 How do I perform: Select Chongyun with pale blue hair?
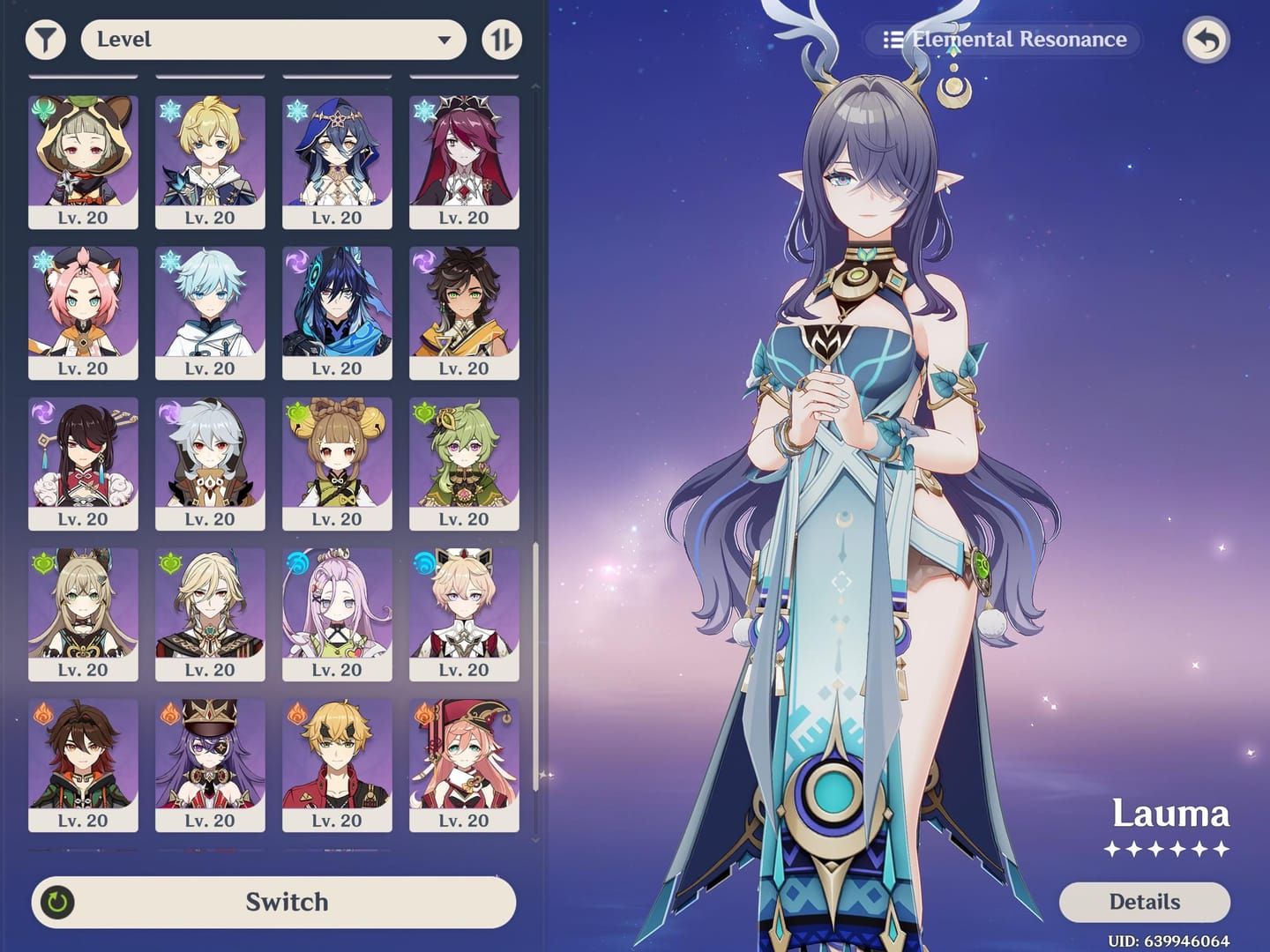coord(210,312)
